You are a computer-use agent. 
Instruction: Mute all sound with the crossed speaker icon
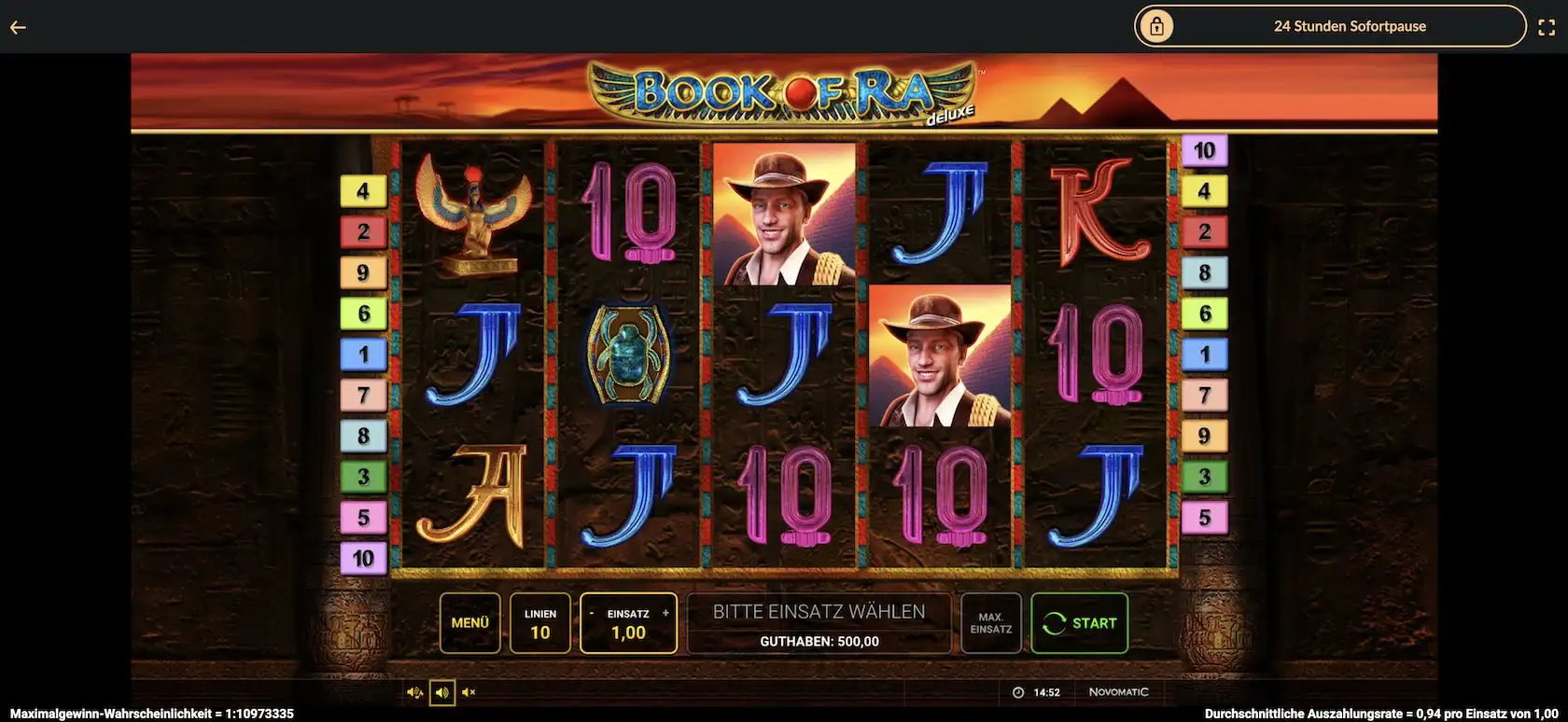click(469, 692)
